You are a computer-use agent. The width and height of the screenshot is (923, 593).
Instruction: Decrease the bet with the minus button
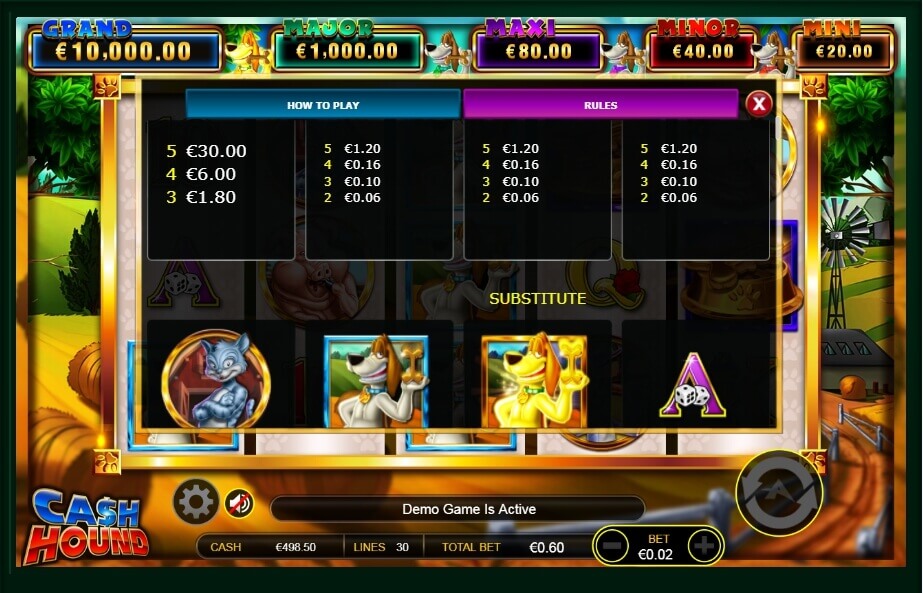pyautogui.click(x=614, y=546)
